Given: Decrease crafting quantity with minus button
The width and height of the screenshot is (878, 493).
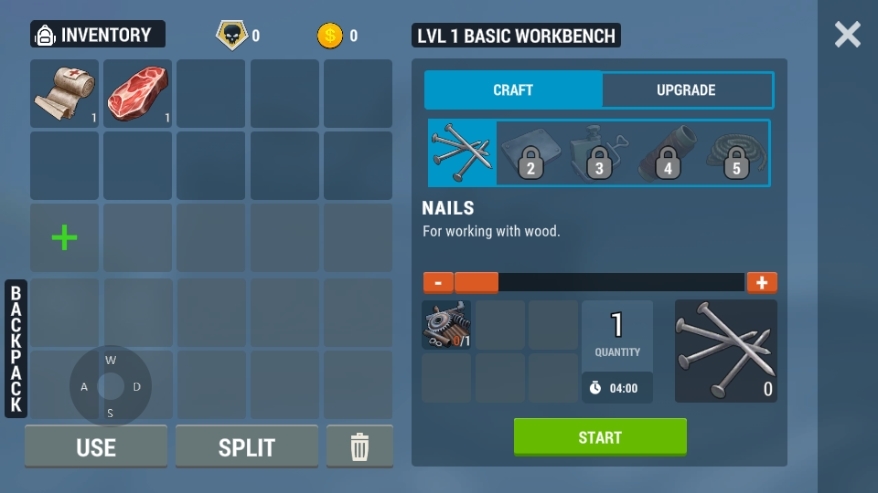Looking at the screenshot, I should tap(438, 283).
